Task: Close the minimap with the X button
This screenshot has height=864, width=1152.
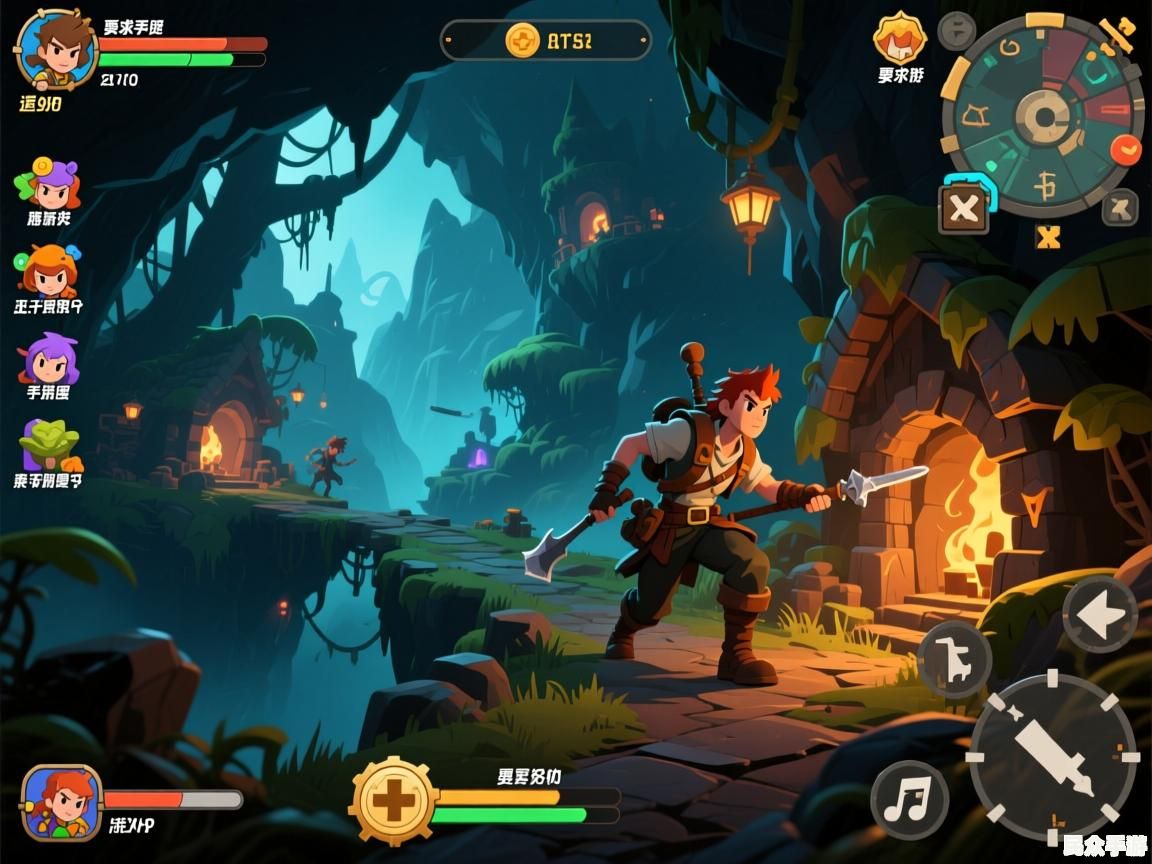Action: 964,209
